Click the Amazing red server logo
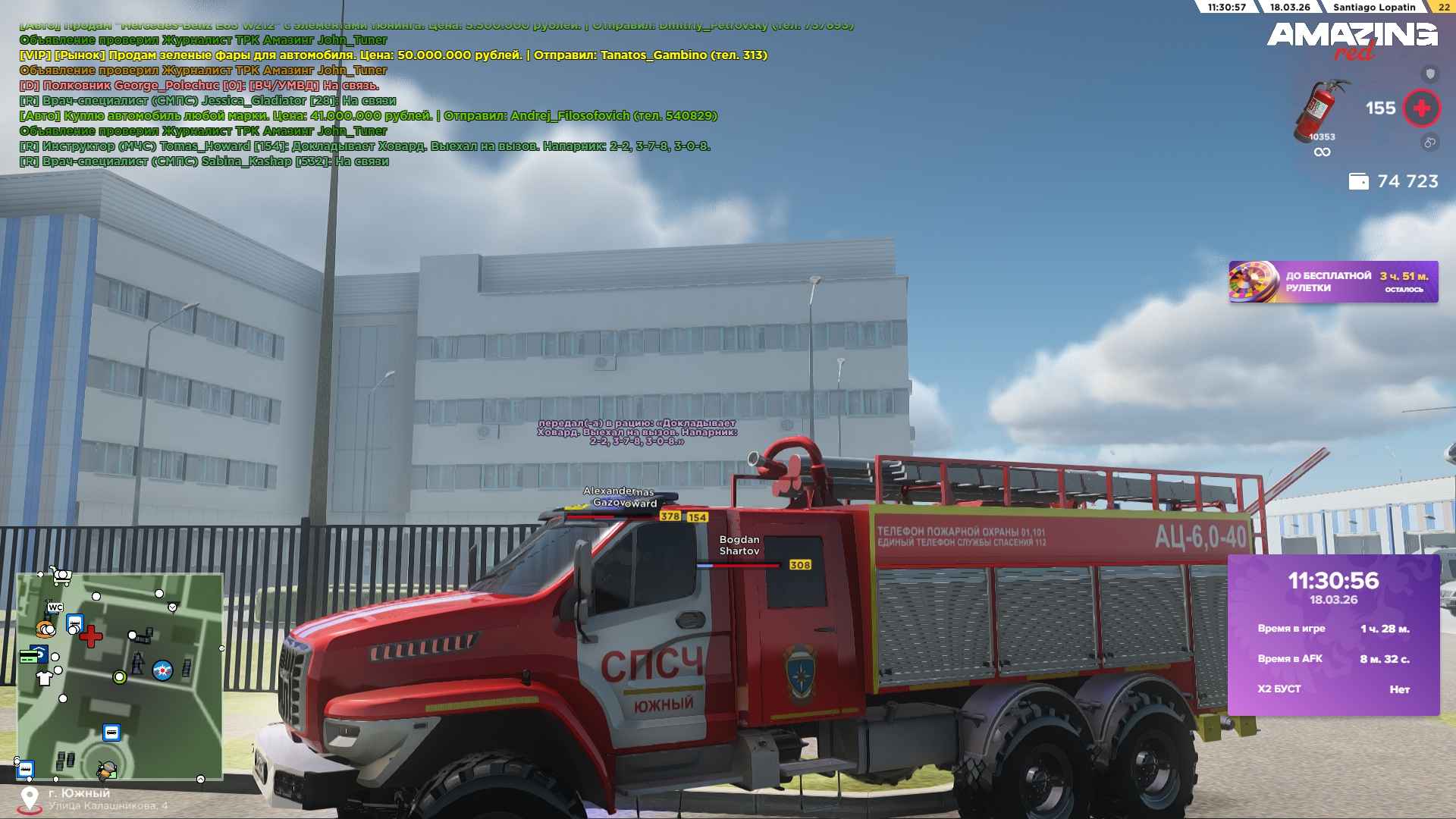1456x819 pixels. (1351, 39)
